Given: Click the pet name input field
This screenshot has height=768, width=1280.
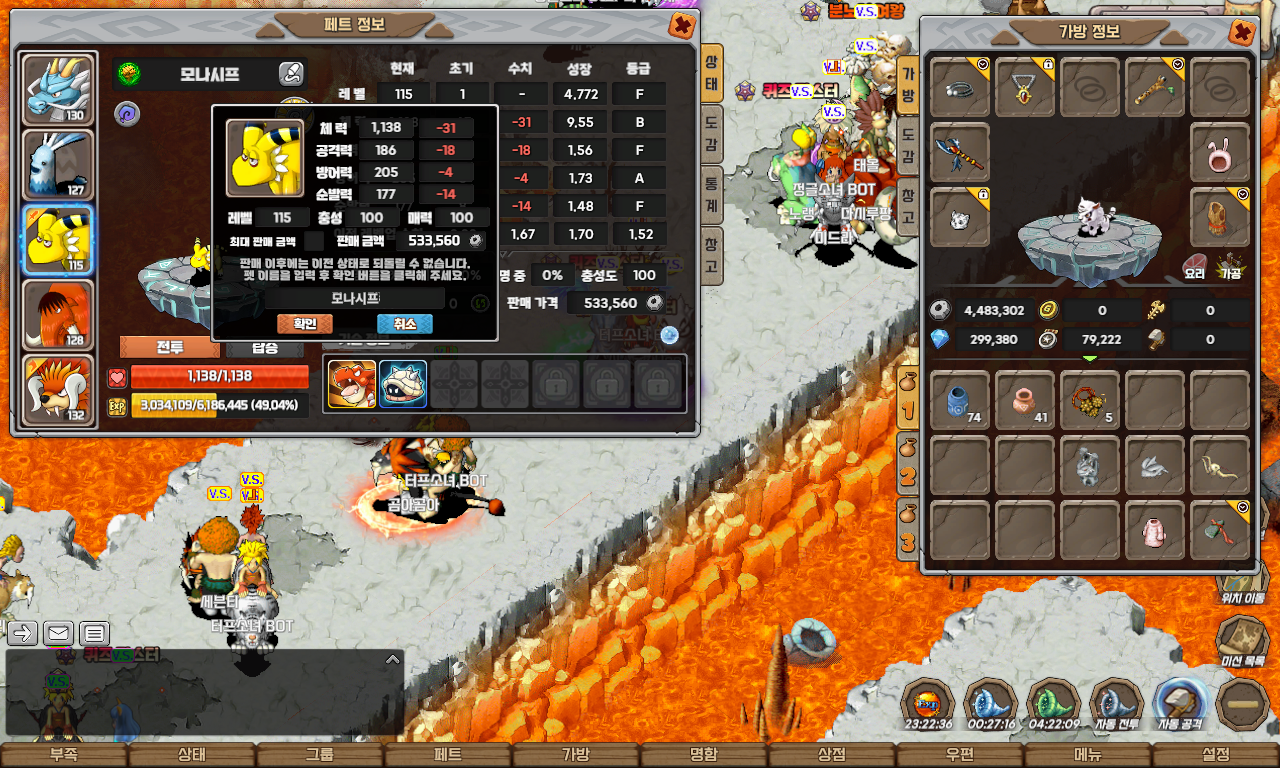Looking at the screenshot, I should point(355,298).
